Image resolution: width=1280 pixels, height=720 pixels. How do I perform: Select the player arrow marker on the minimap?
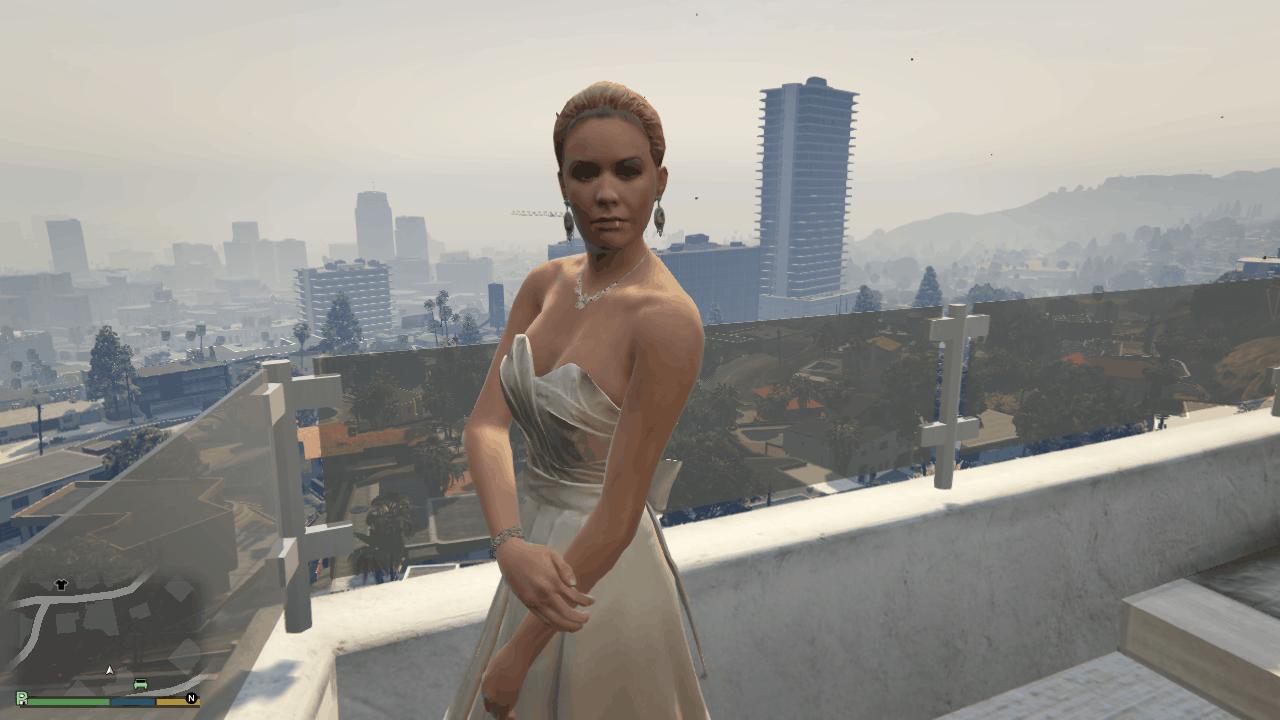pyautogui.click(x=109, y=669)
